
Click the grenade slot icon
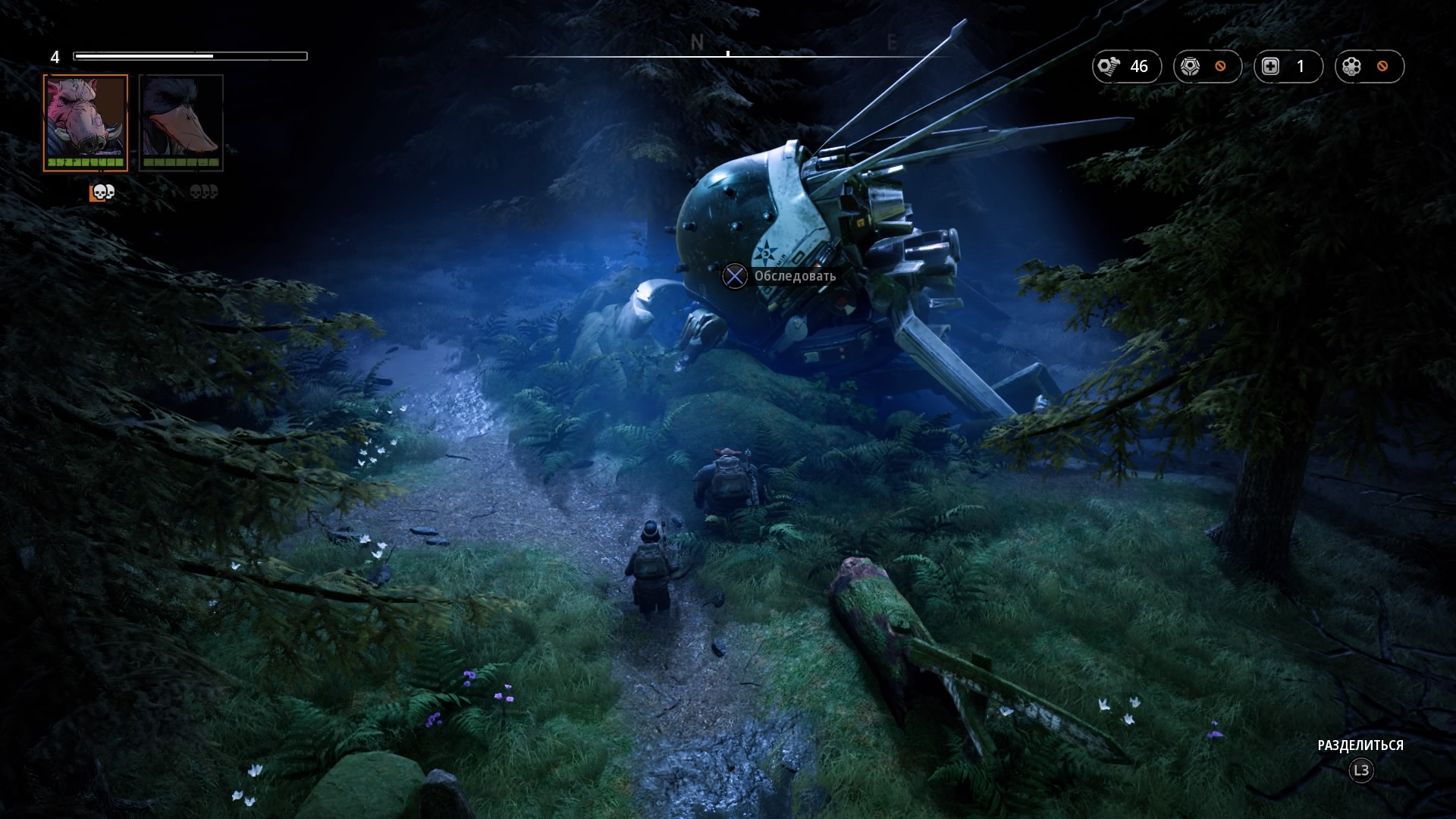tap(1352, 67)
